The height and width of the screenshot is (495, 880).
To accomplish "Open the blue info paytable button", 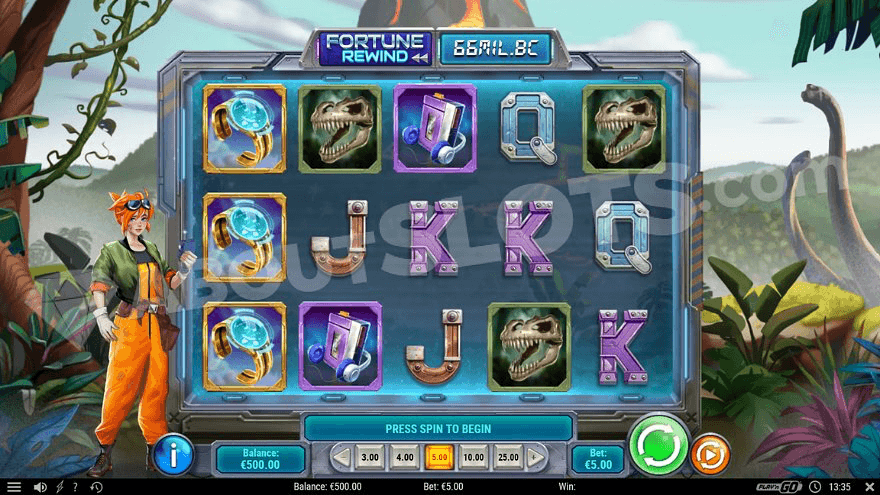I will point(173,455).
